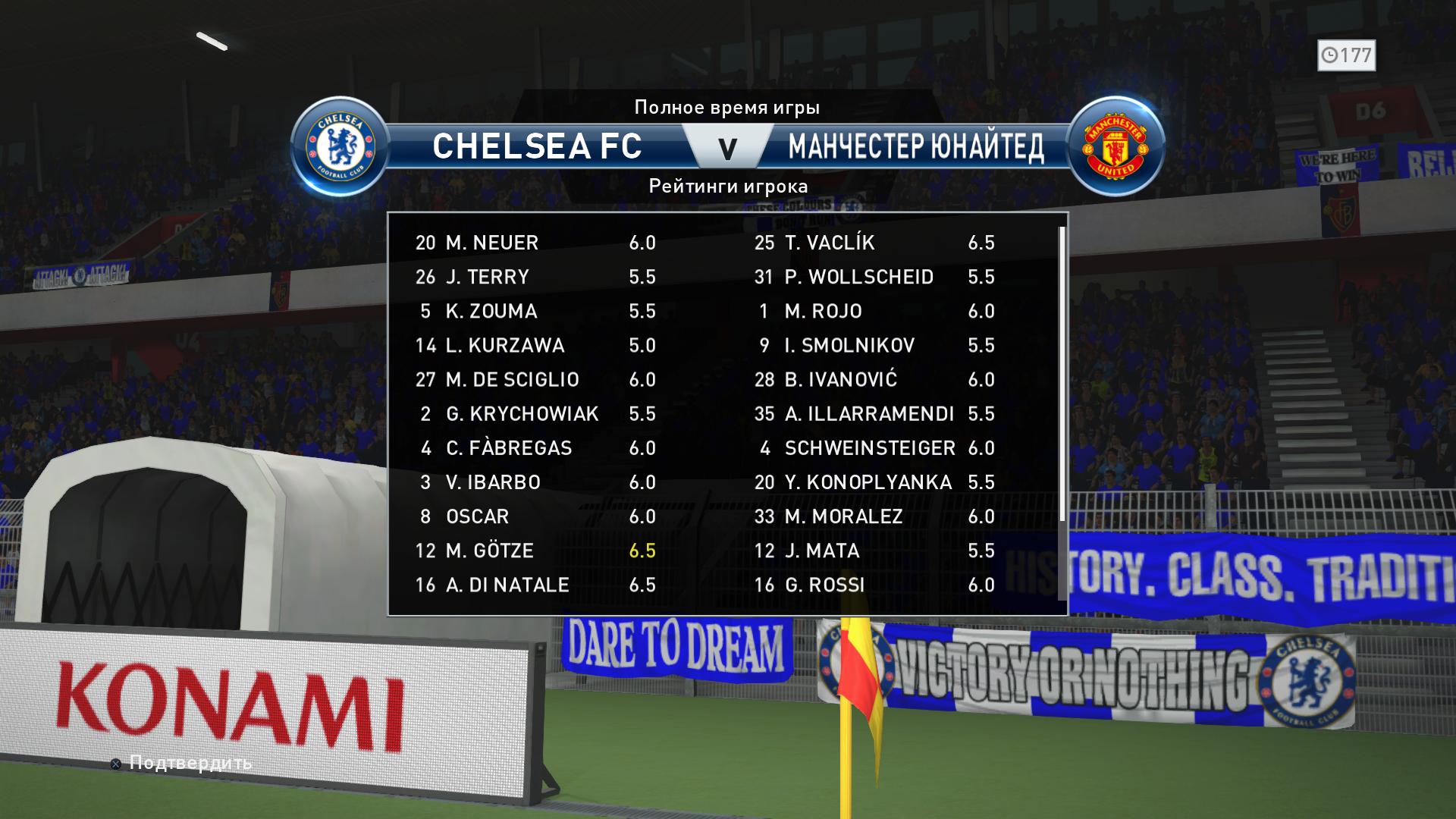Select G. Rossi's rating row
This screenshot has height=819, width=1456.
coord(874,585)
